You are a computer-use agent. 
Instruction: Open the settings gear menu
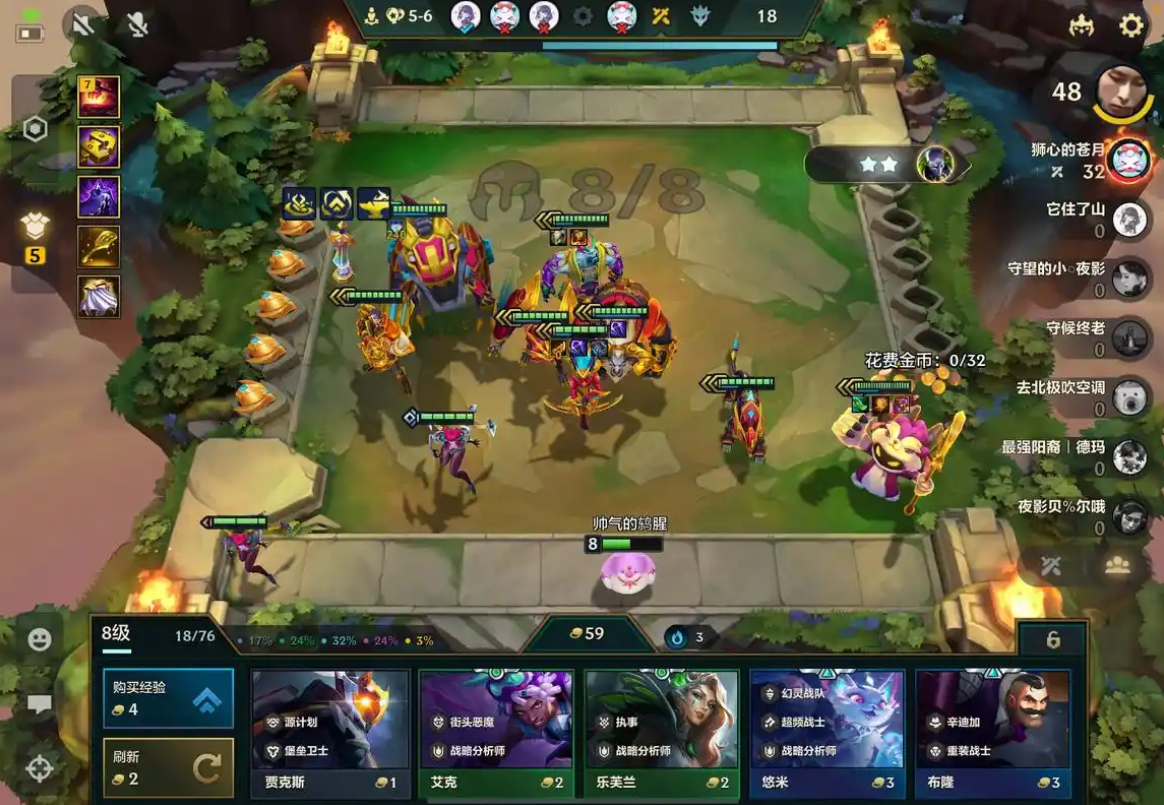1131,26
